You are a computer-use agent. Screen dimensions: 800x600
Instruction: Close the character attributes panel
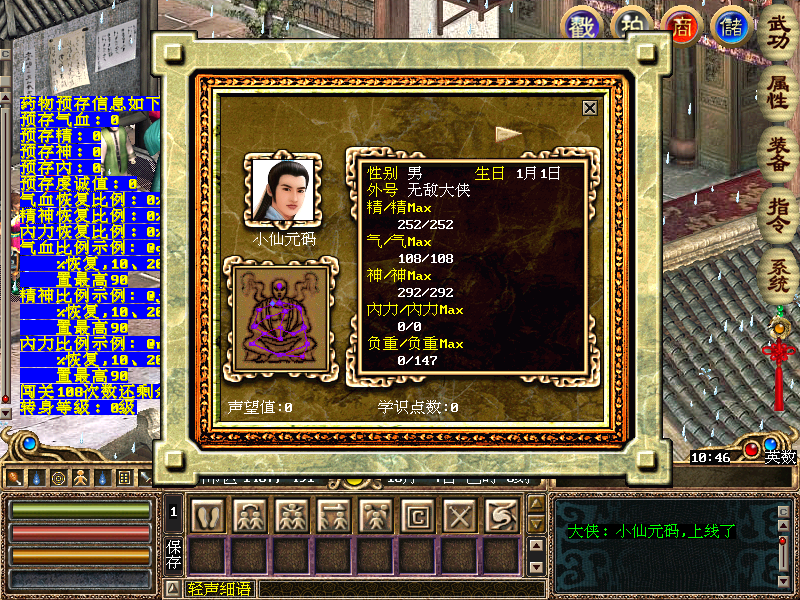click(x=590, y=108)
